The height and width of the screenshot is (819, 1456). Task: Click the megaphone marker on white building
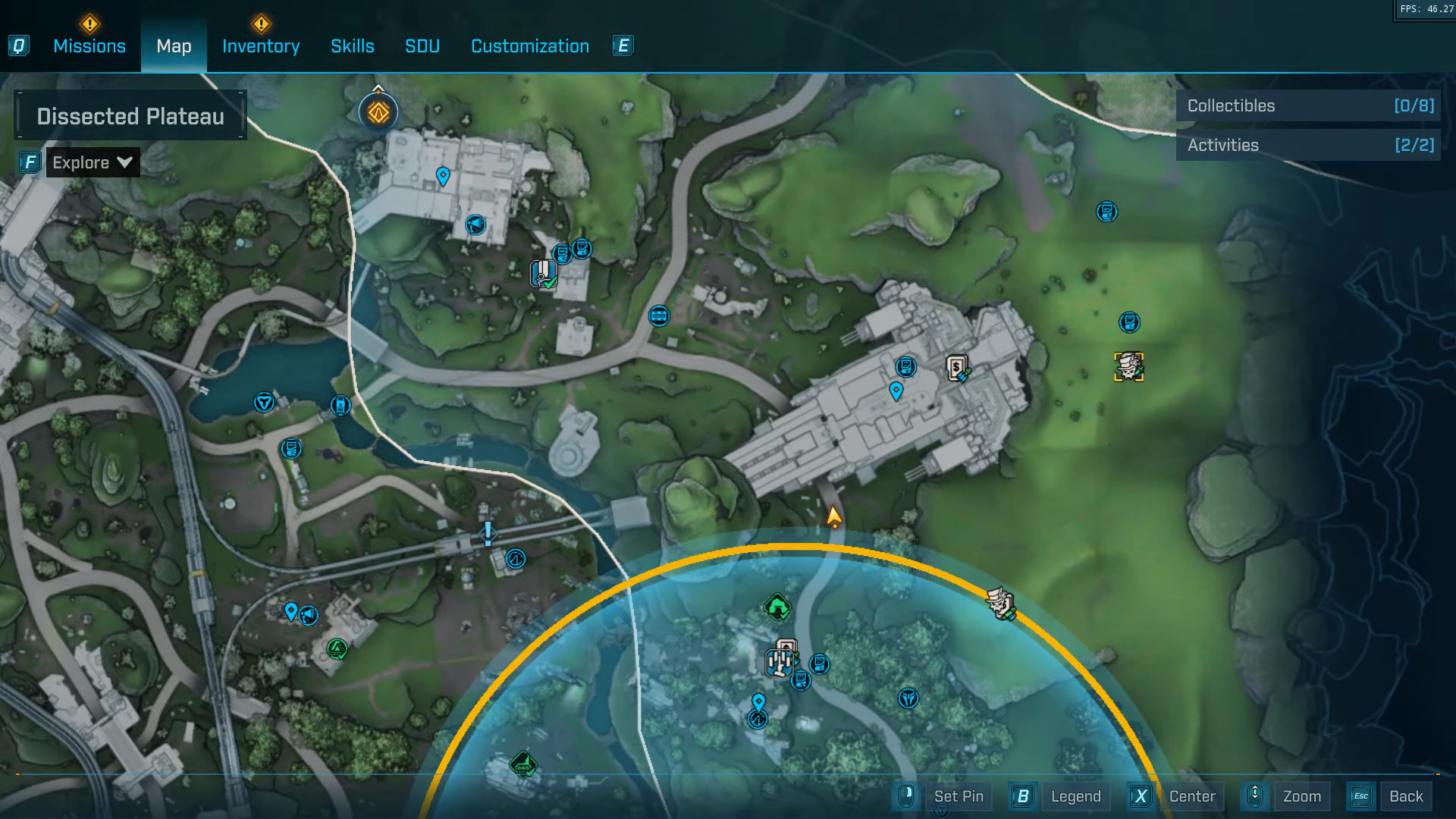475,224
